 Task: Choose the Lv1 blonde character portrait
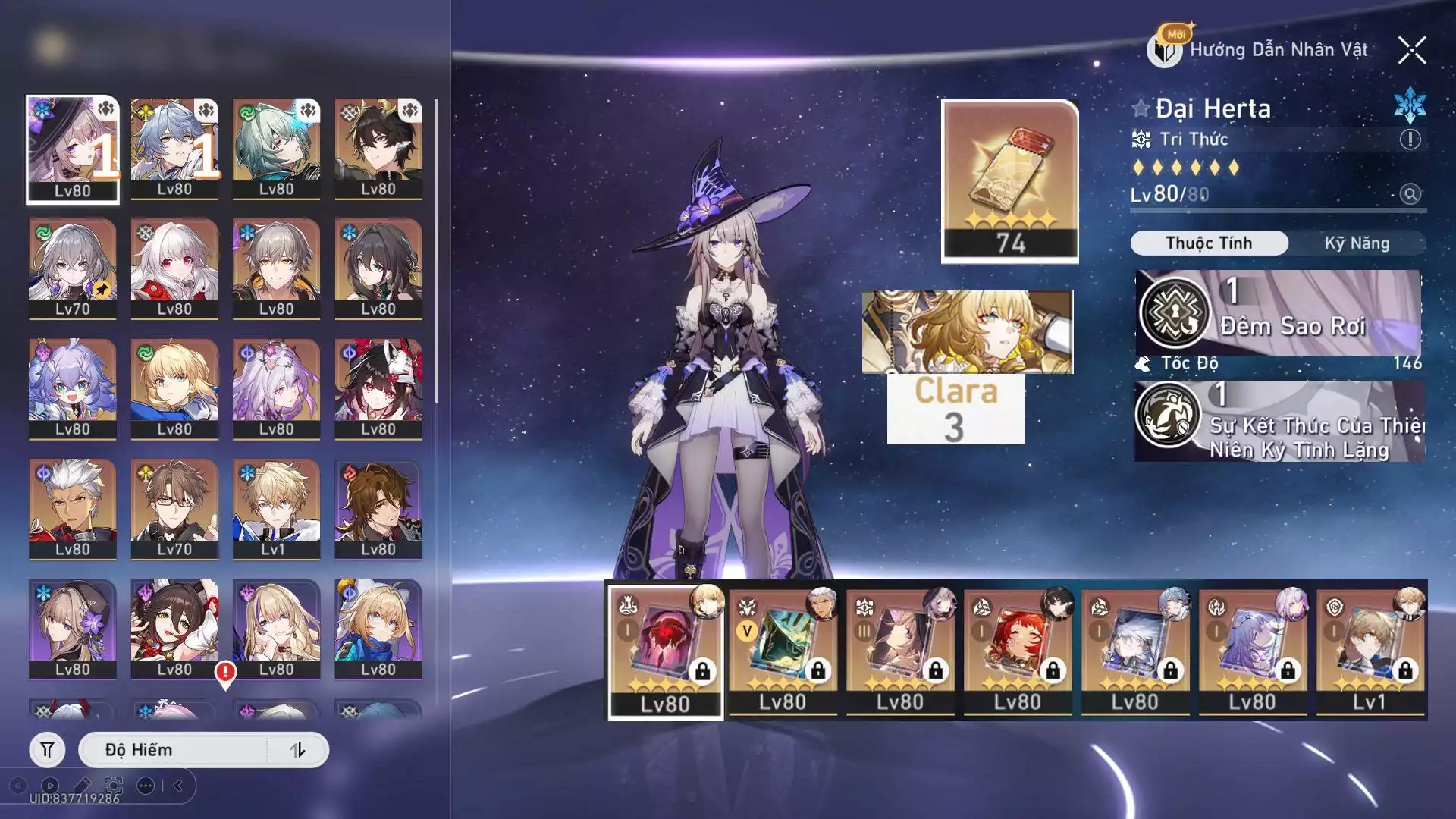click(276, 509)
